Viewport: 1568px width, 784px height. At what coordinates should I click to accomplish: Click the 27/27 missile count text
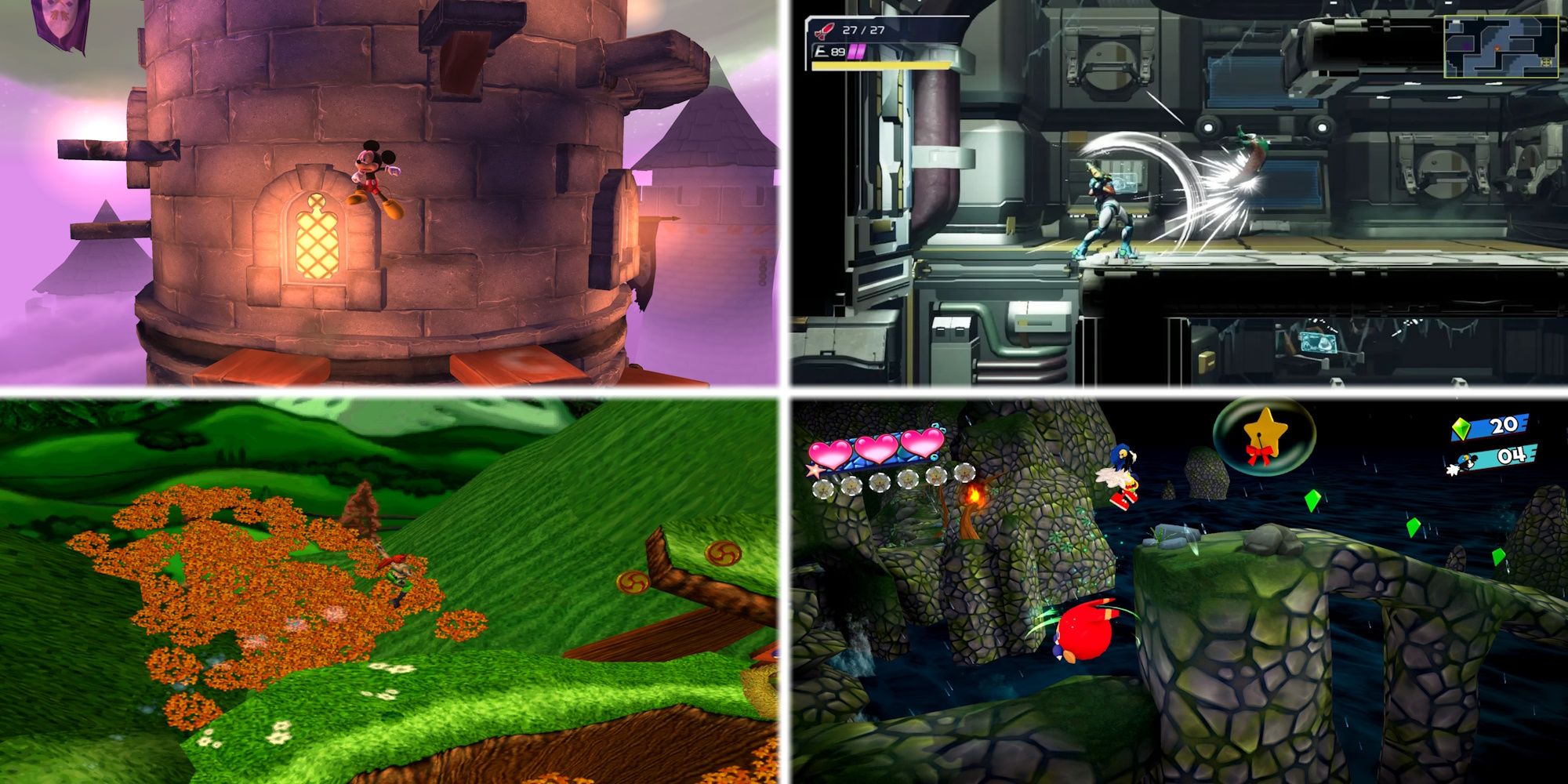862,30
